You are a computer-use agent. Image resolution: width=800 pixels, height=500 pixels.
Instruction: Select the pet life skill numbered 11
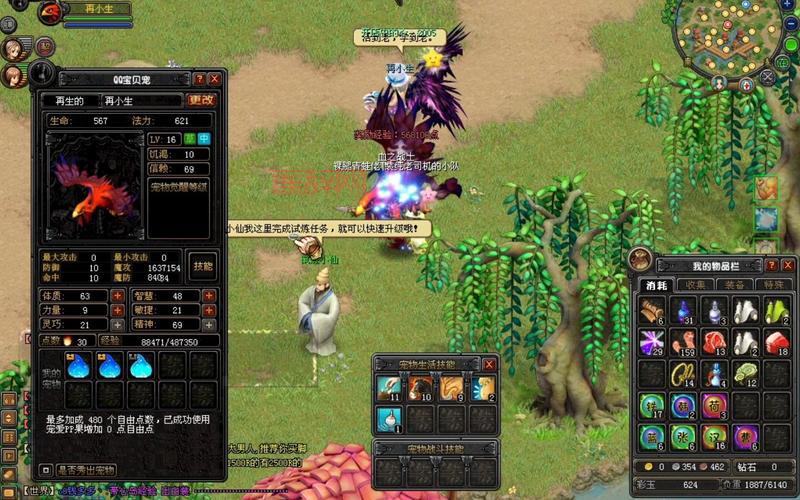pos(387,387)
